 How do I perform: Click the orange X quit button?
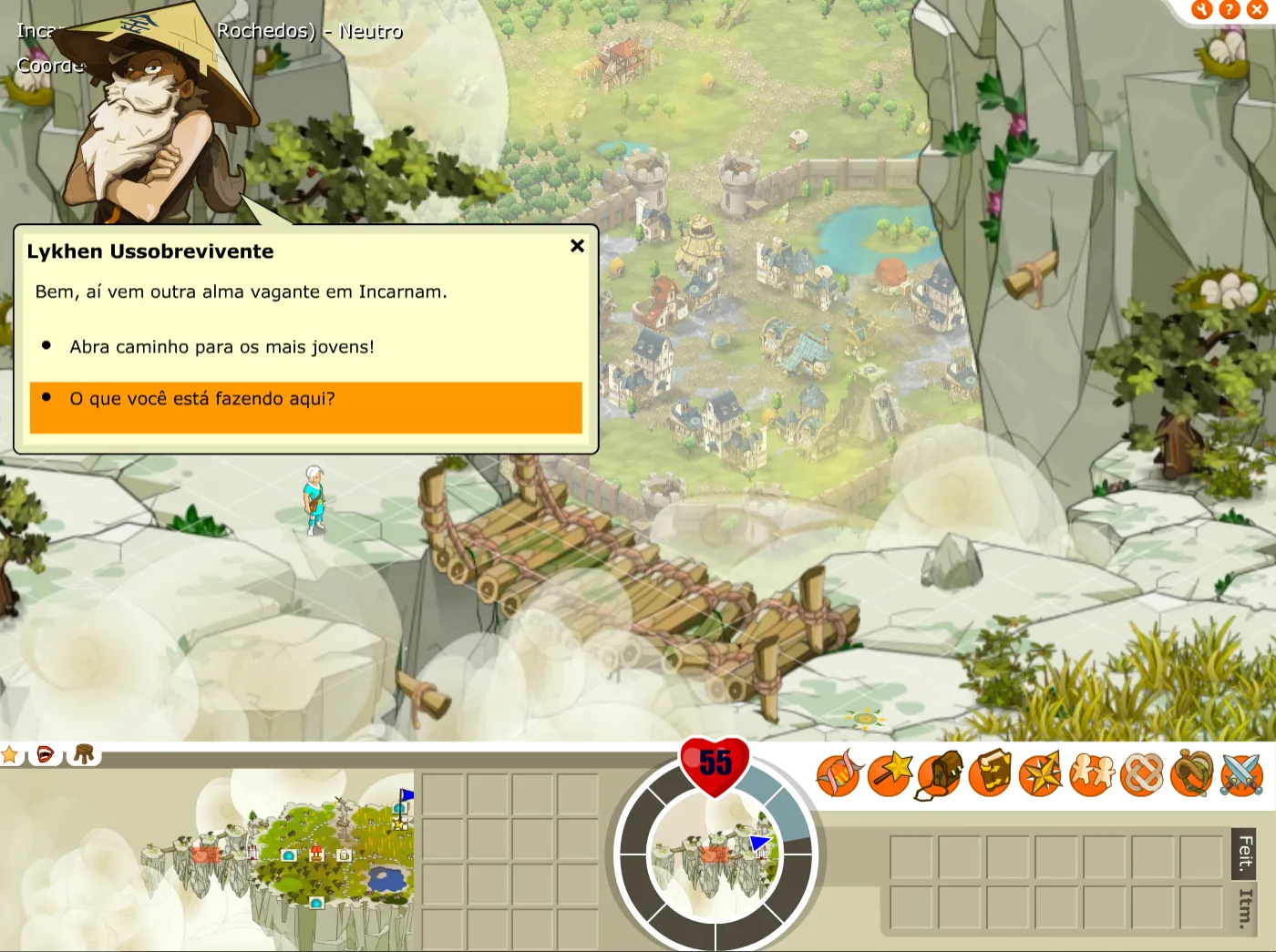point(1257,10)
